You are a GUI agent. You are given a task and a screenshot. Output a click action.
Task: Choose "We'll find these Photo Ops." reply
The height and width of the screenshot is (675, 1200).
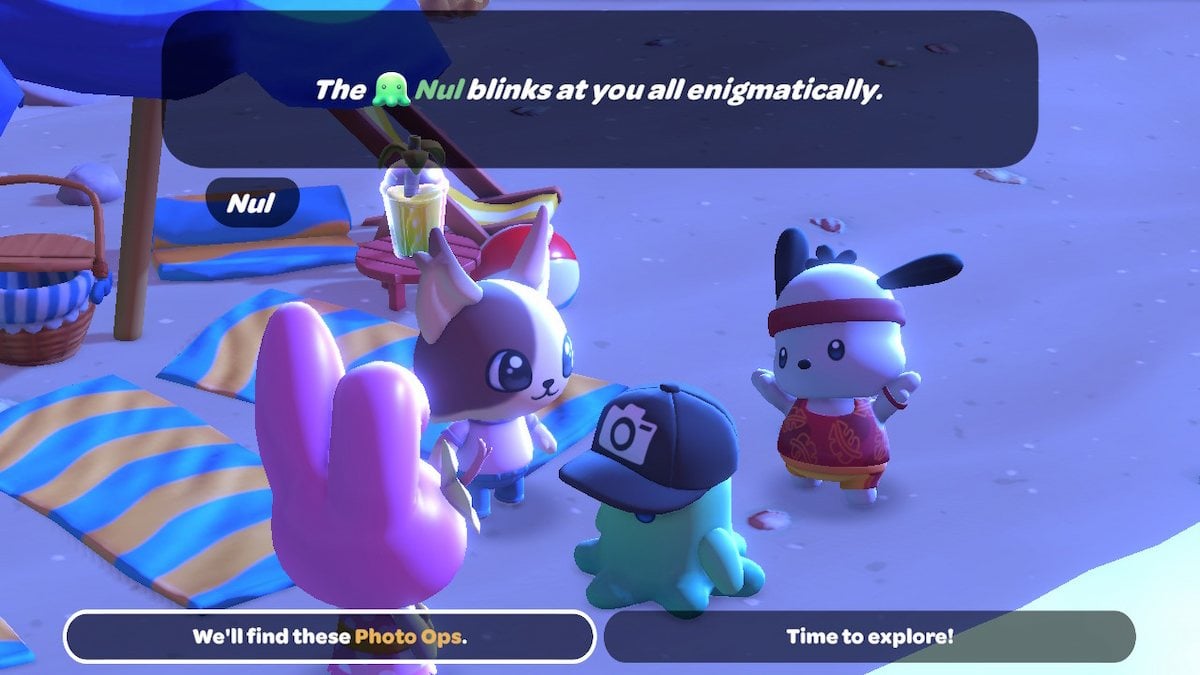(x=329, y=636)
